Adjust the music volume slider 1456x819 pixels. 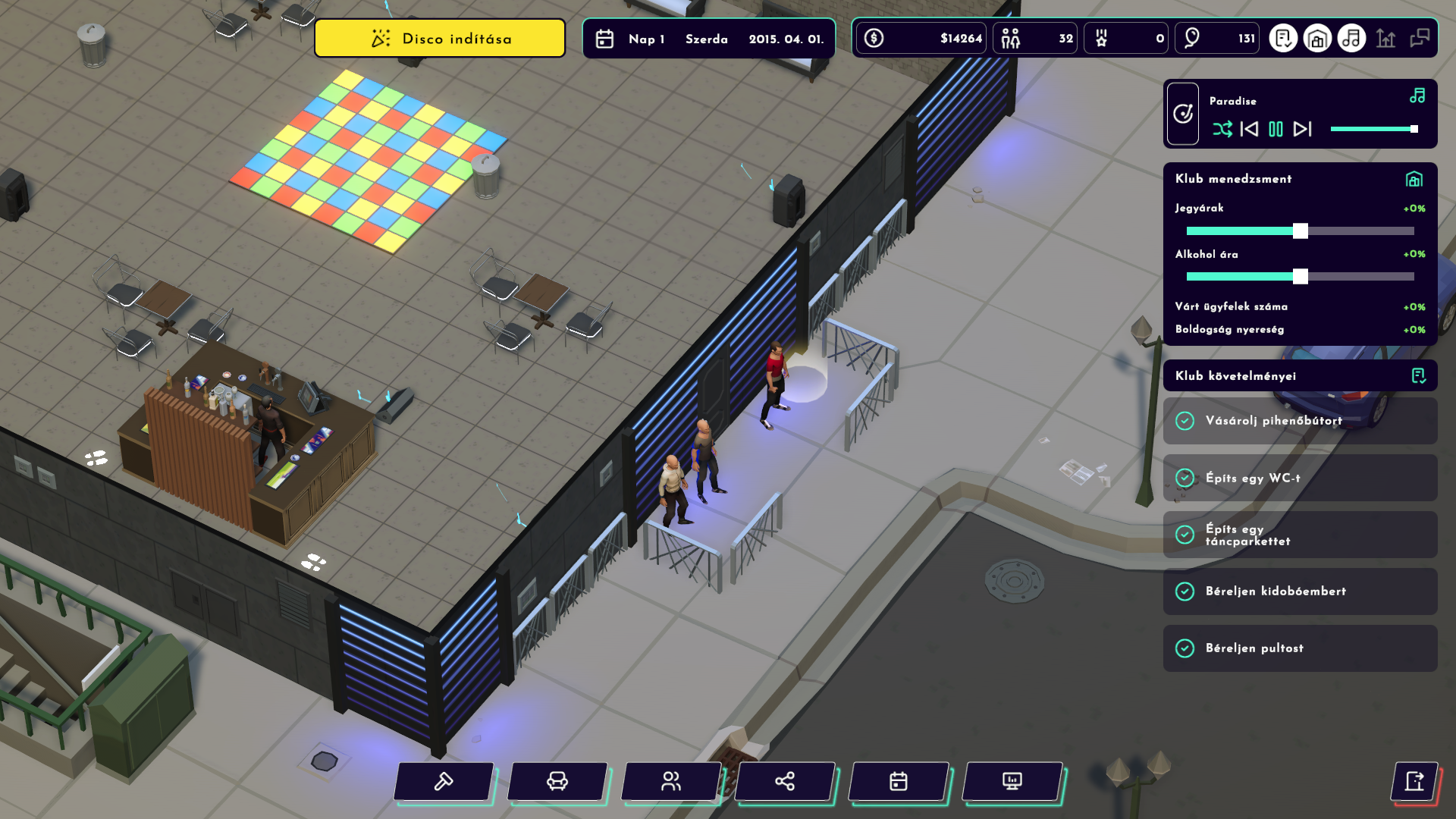coord(1414,129)
